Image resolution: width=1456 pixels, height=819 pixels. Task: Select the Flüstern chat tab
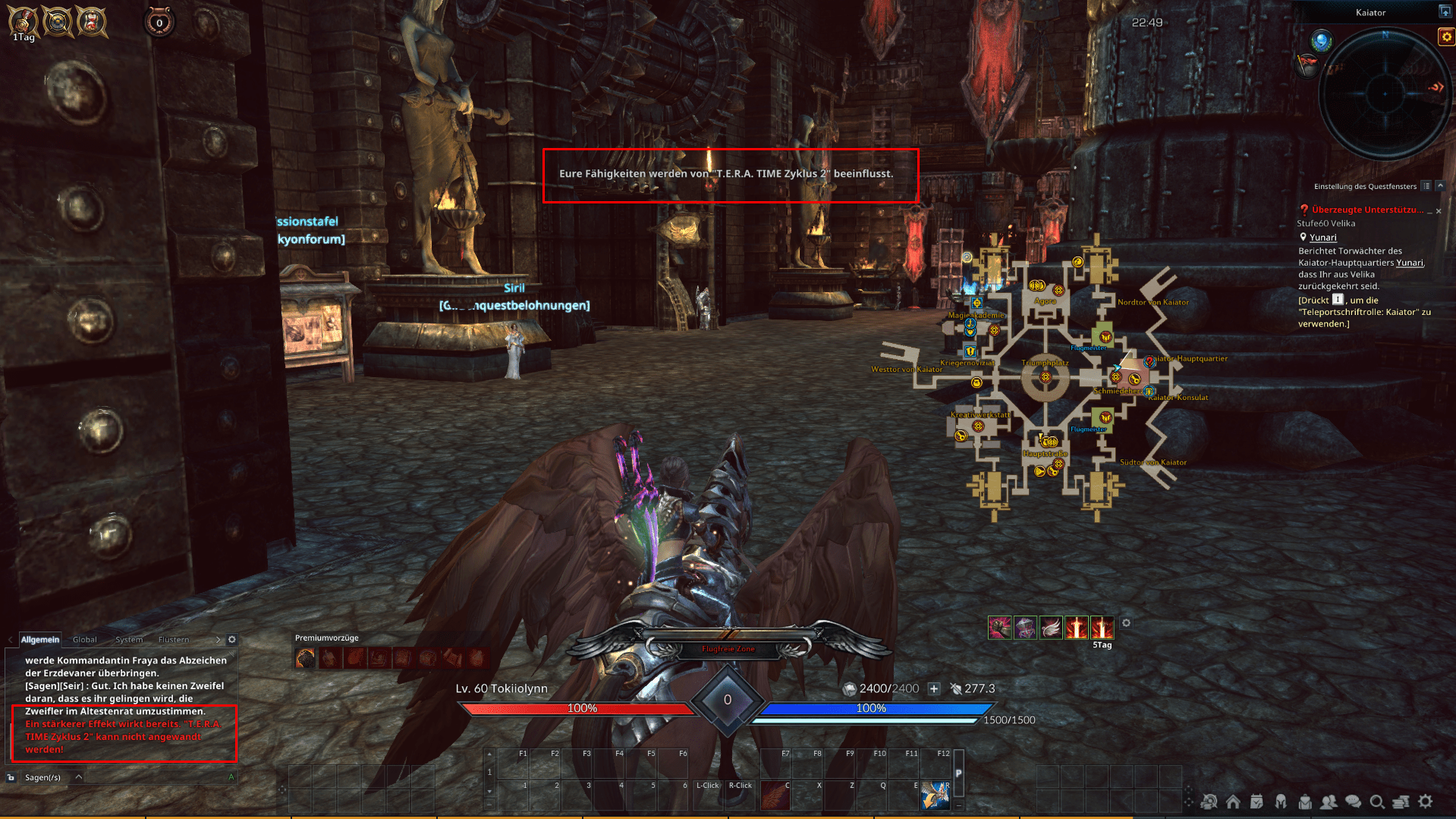pos(174,640)
